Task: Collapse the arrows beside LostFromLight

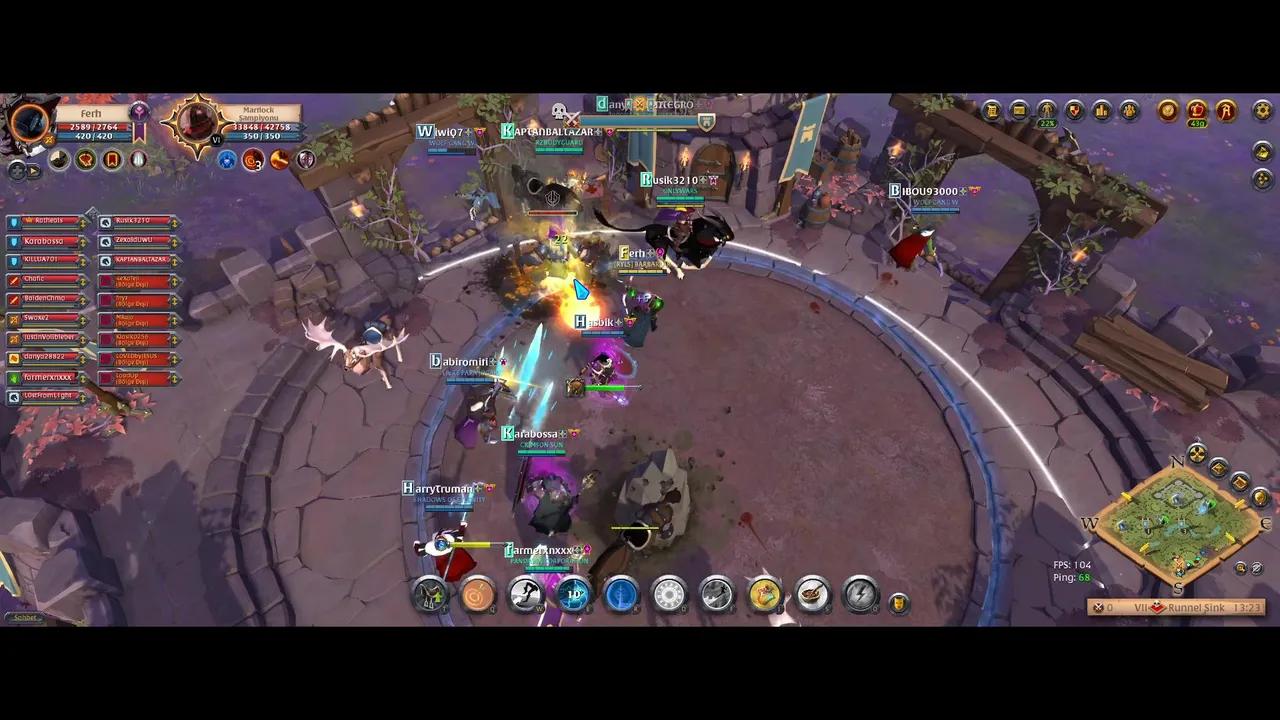Action: [x=81, y=397]
